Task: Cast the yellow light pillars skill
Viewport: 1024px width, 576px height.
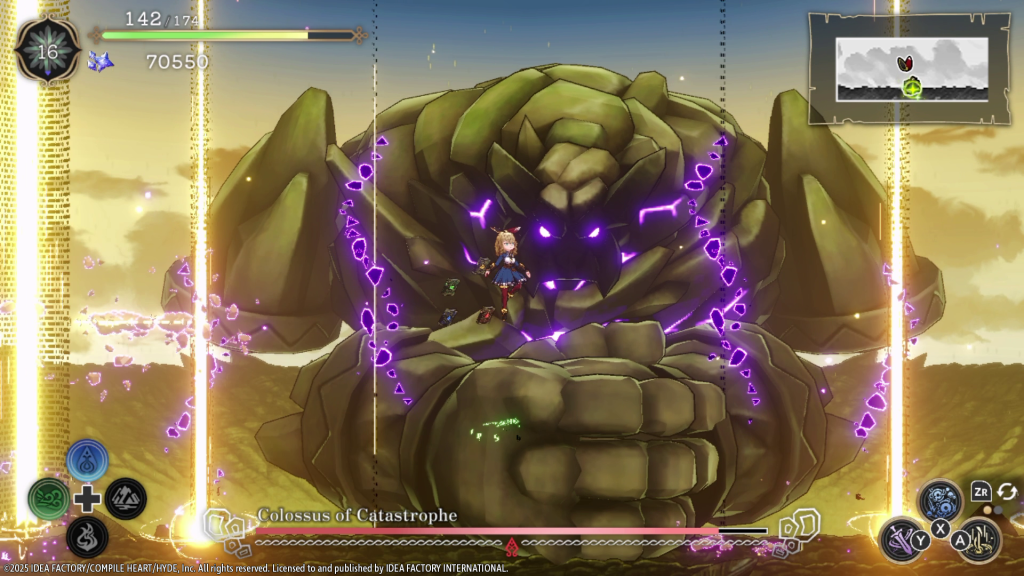Action: coord(979,539)
